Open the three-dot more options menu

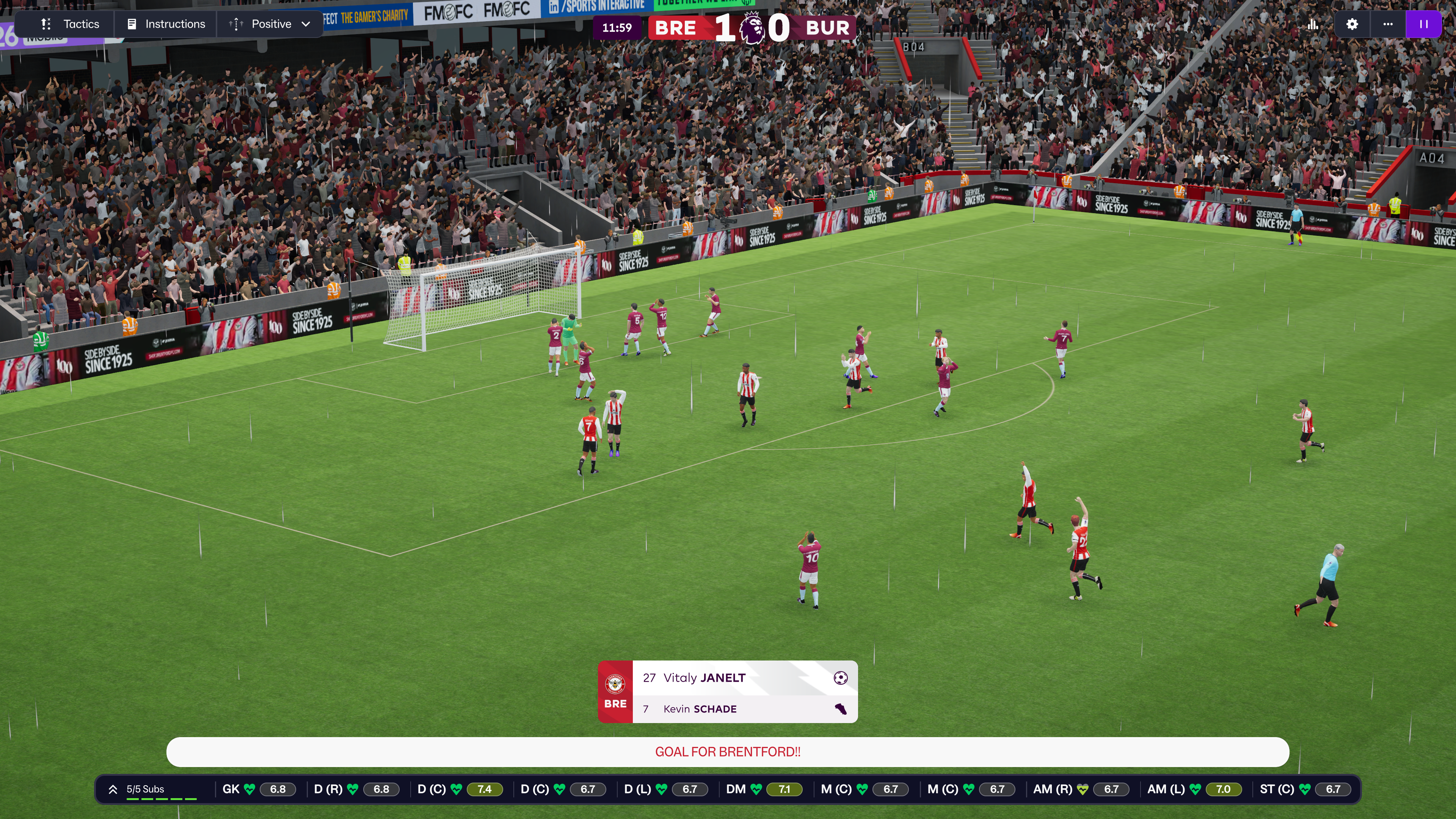[1388, 24]
